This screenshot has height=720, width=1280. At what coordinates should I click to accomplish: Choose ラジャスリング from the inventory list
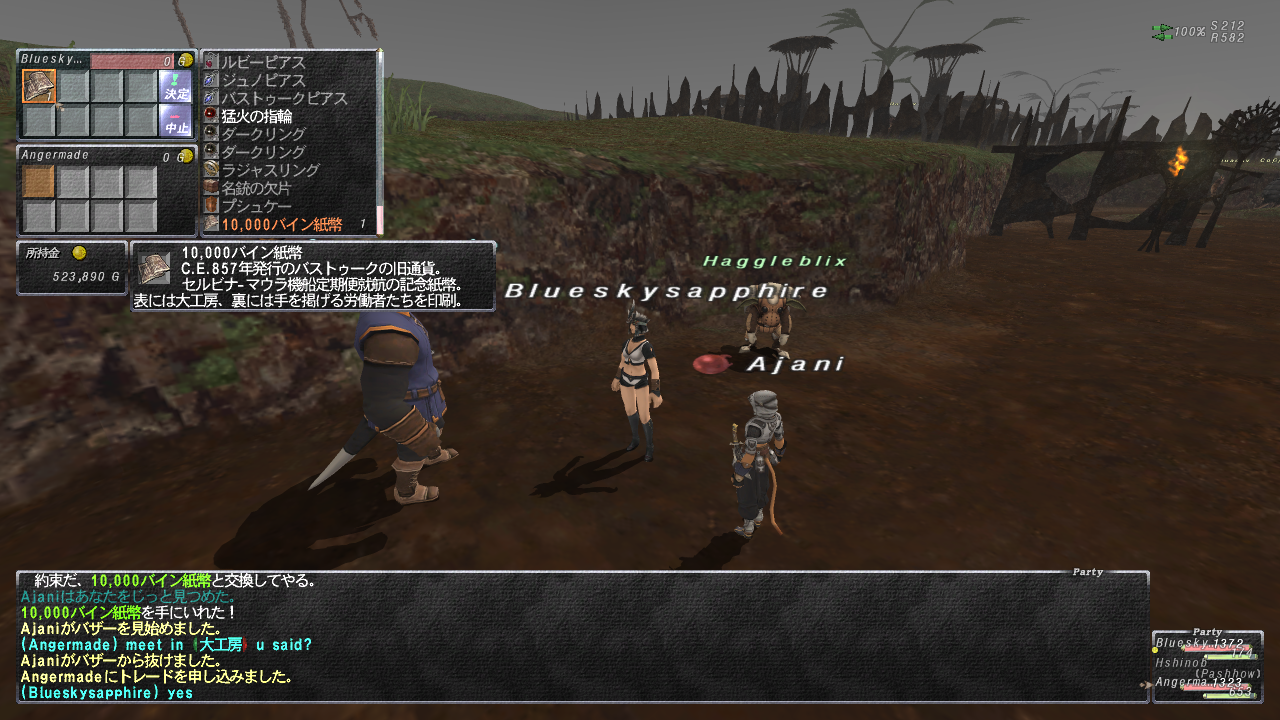(270, 170)
